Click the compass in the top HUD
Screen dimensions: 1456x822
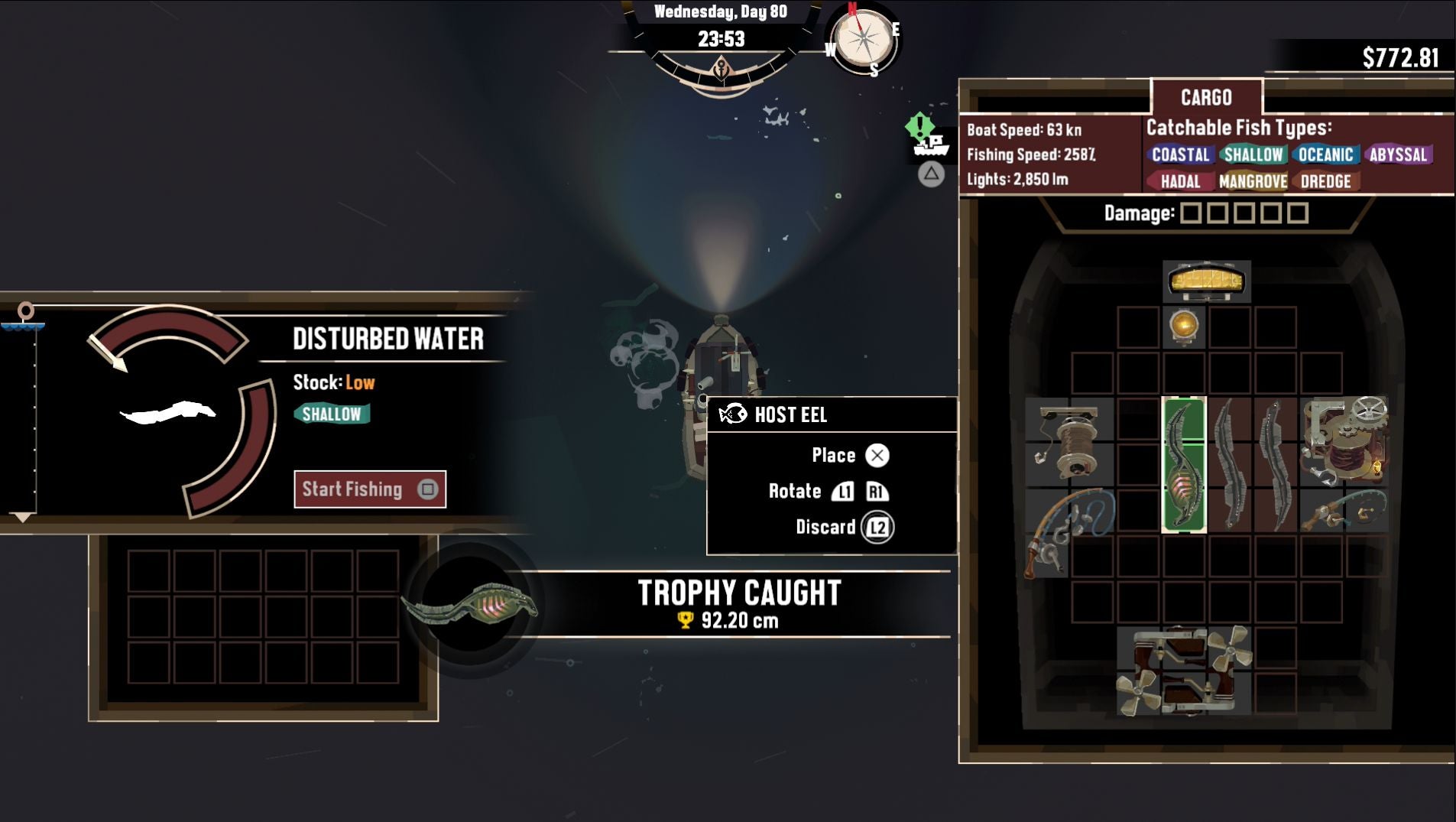click(x=864, y=38)
